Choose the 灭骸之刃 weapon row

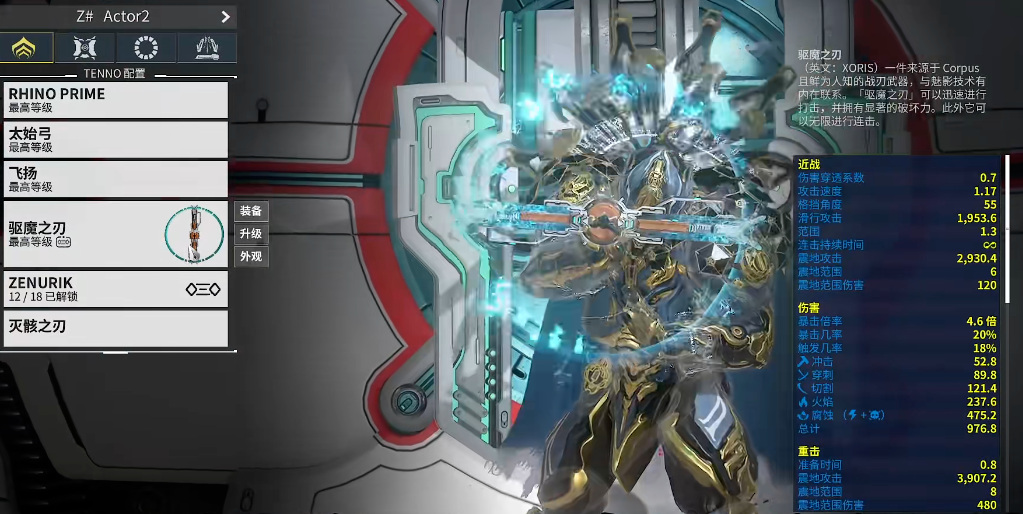(x=115, y=327)
